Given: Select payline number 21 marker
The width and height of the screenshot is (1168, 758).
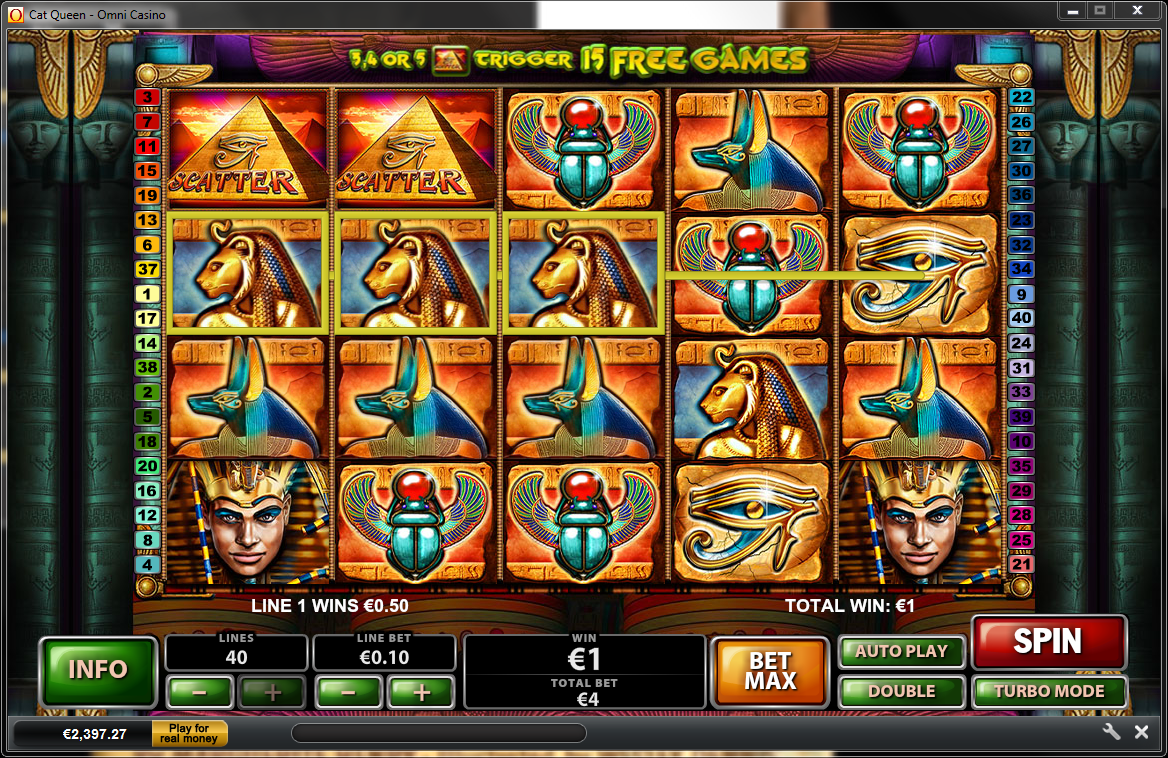Looking at the screenshot, I should point(1021,565).
